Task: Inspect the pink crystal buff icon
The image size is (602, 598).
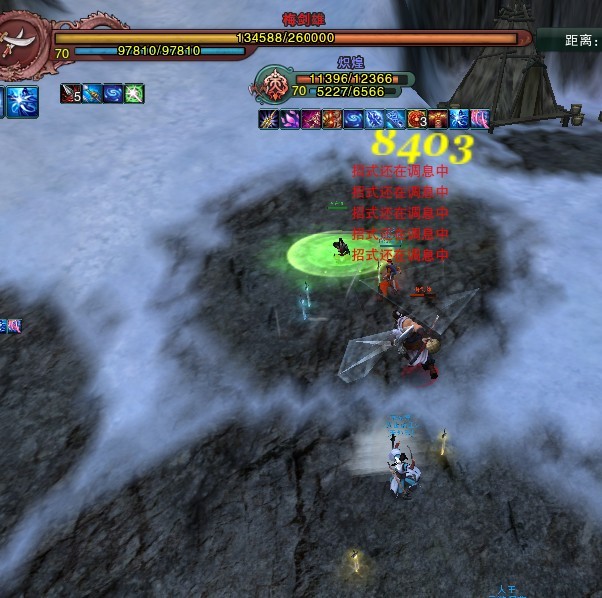Action: [x=289, y=119]
